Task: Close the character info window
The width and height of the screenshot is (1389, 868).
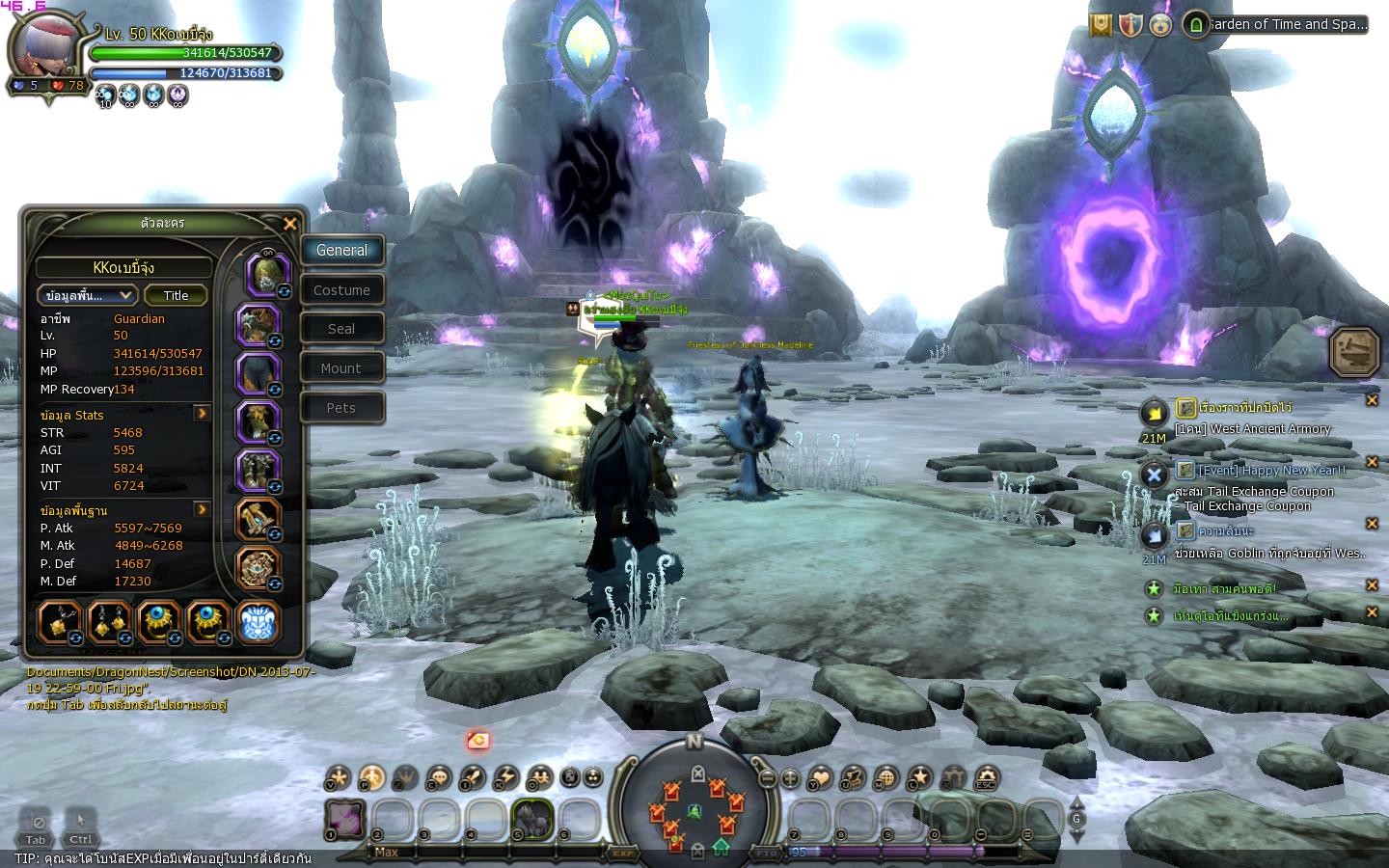Action: (290, 224)
